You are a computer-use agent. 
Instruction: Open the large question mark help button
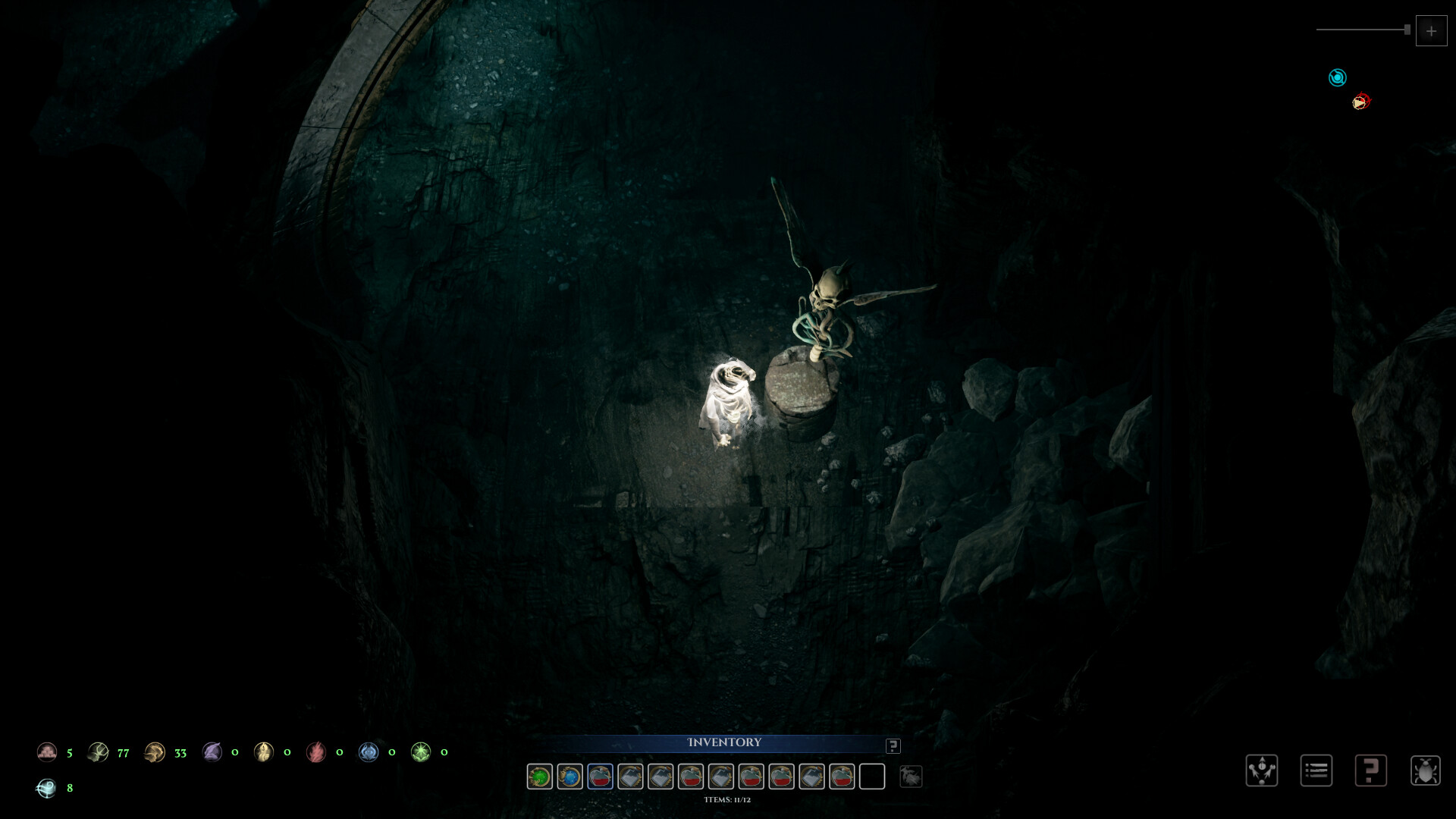click(1371, 770)
